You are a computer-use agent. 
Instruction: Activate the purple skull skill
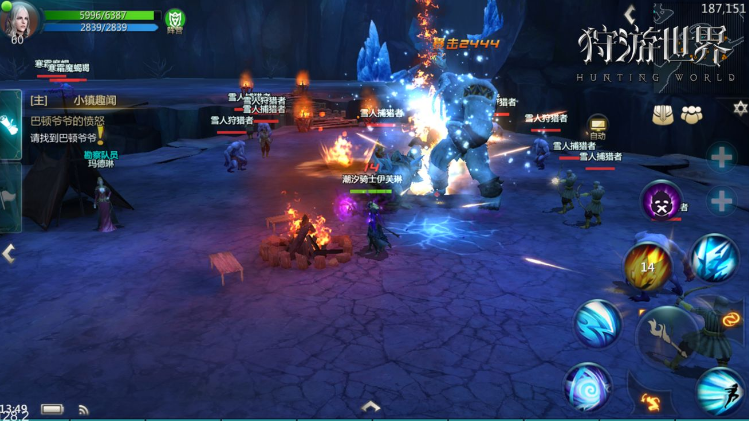tap(661, 201)
